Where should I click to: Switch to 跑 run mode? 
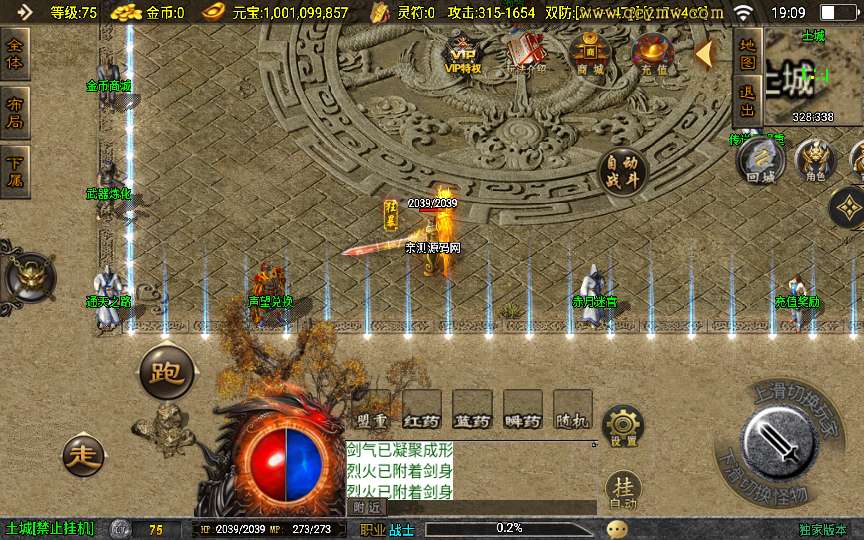pos(166,372)
